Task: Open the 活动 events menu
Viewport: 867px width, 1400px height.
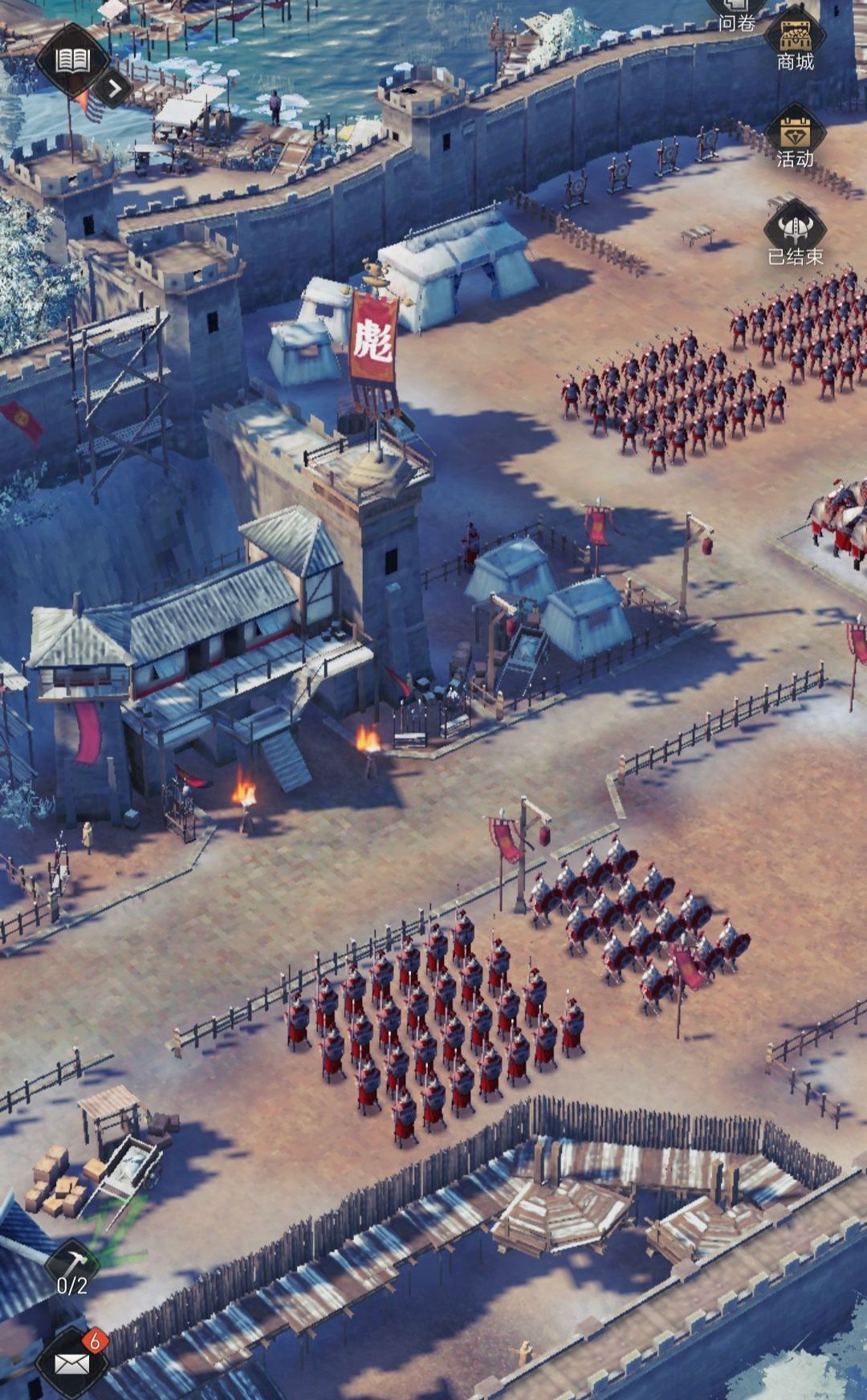Action: pos(795,138)
